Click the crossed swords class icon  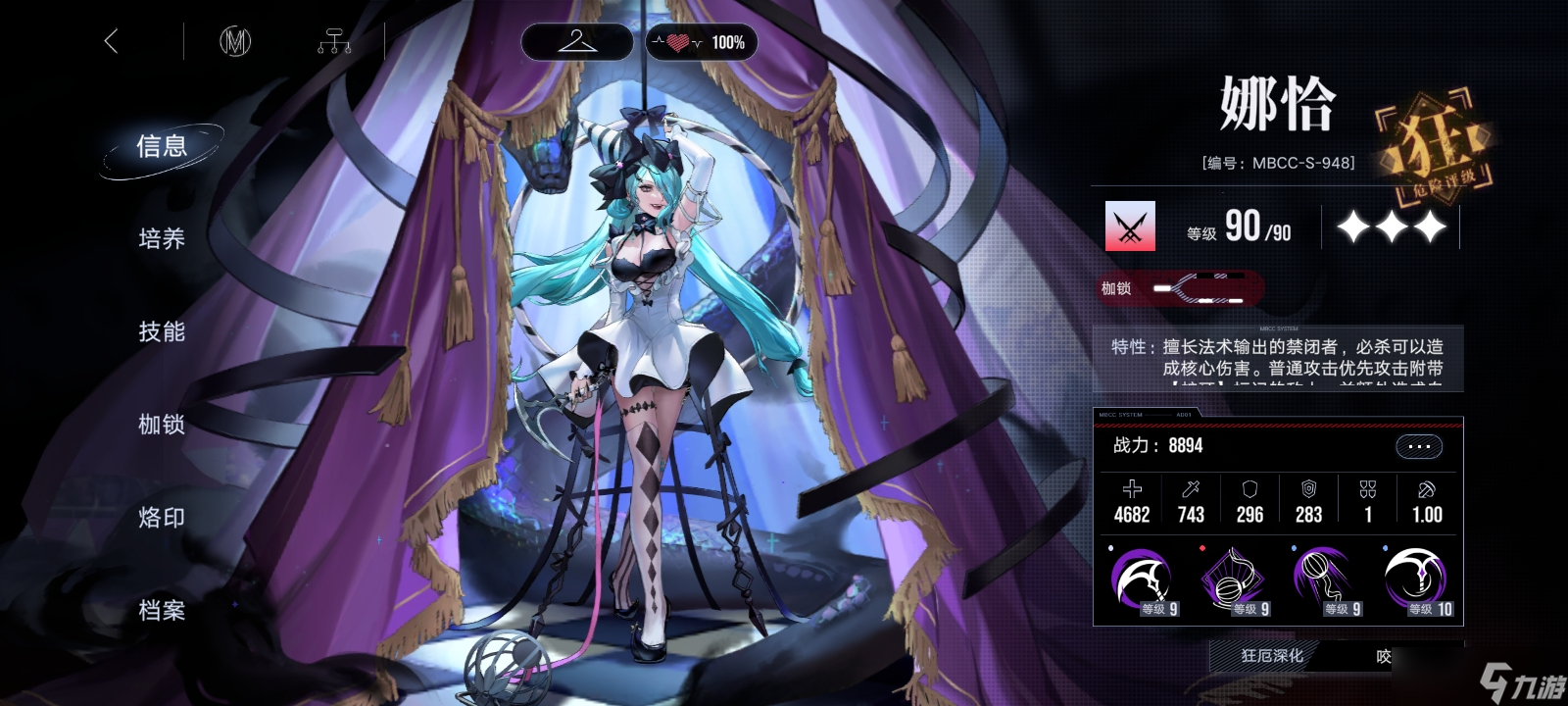click(x=1130, y=227)
